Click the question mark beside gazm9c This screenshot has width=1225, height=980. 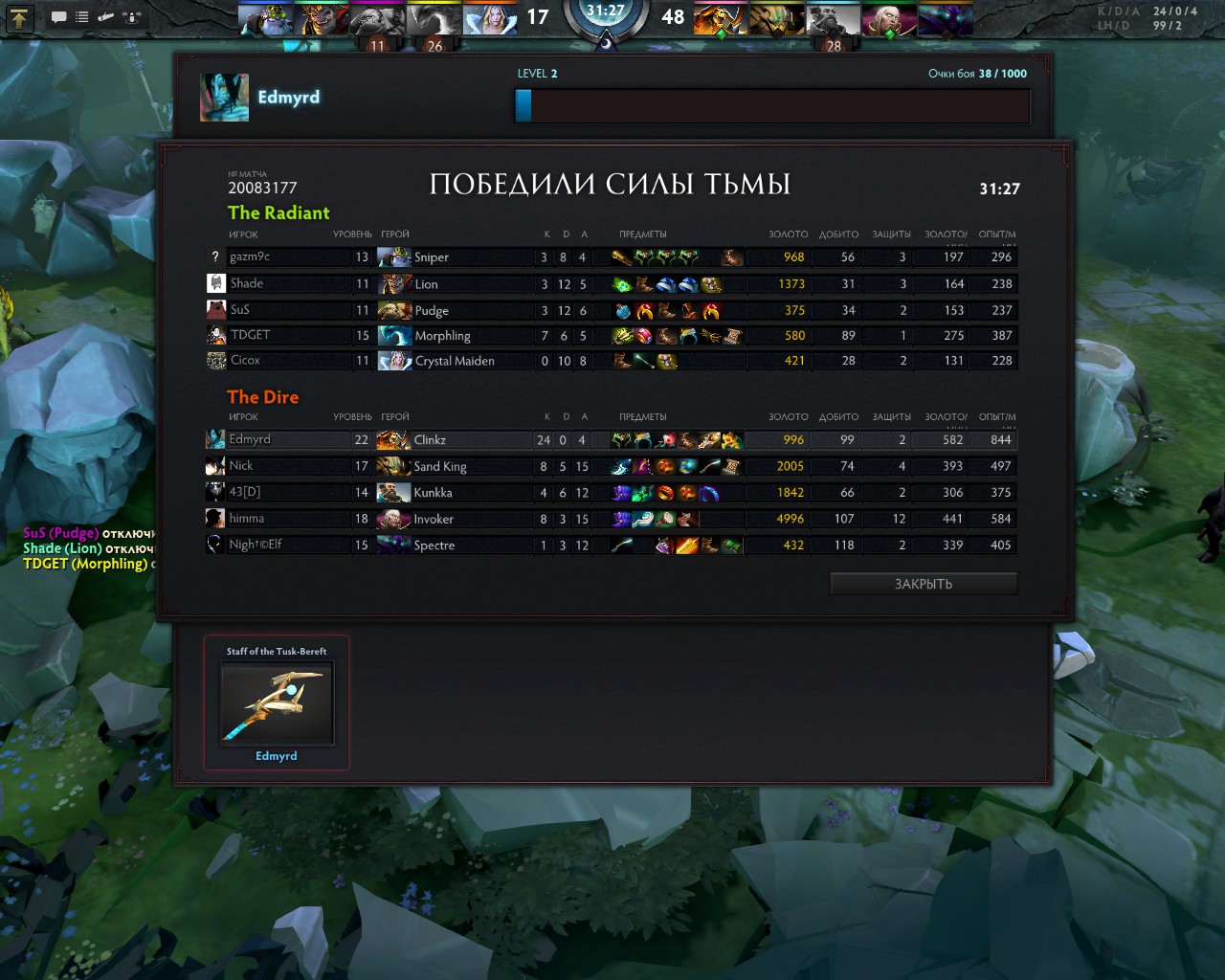214,256
